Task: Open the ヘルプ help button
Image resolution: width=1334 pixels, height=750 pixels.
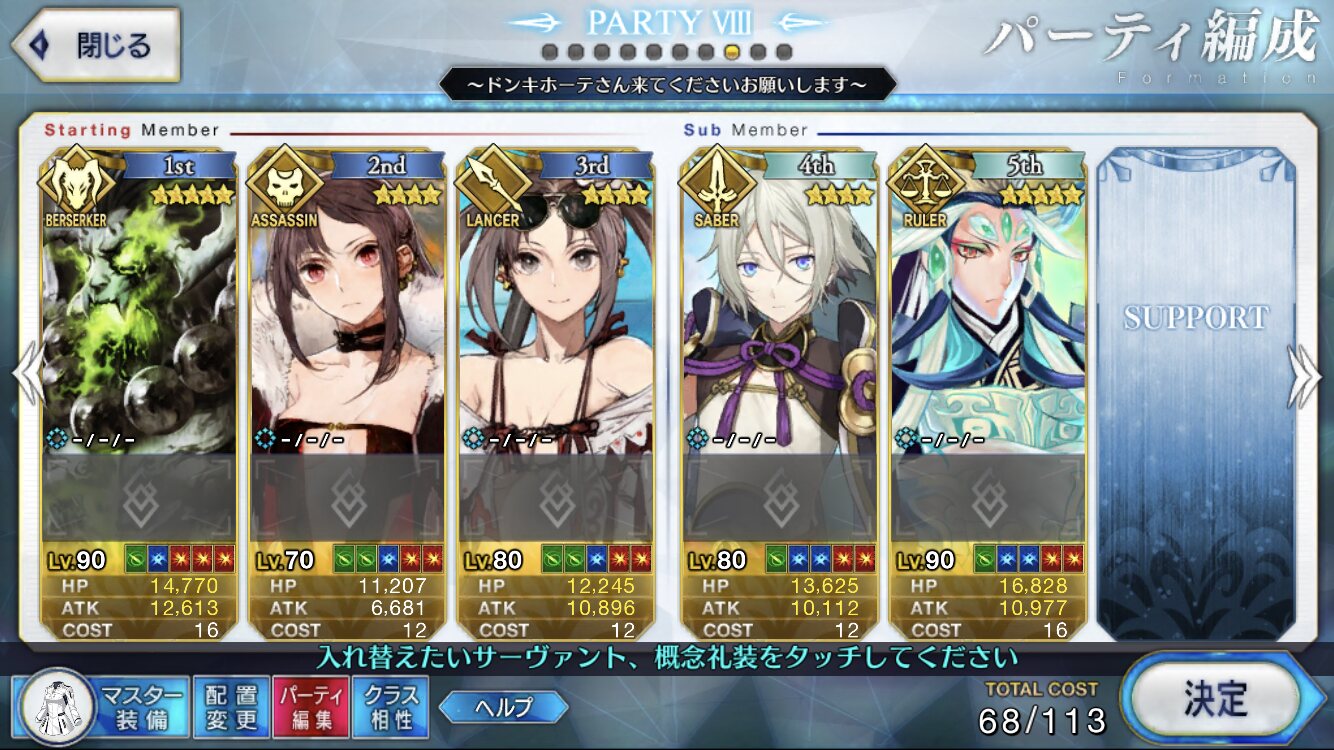Action: (x=503, y=707)
